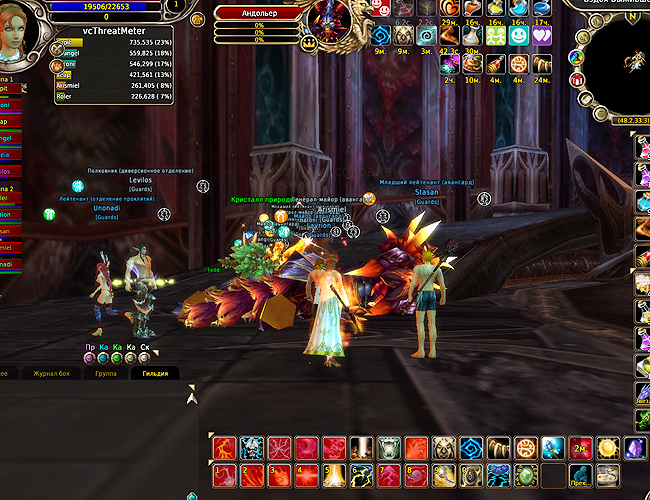
Task: Select Arismiel row in vcThreatMeter
Action: tap(112, 85)
